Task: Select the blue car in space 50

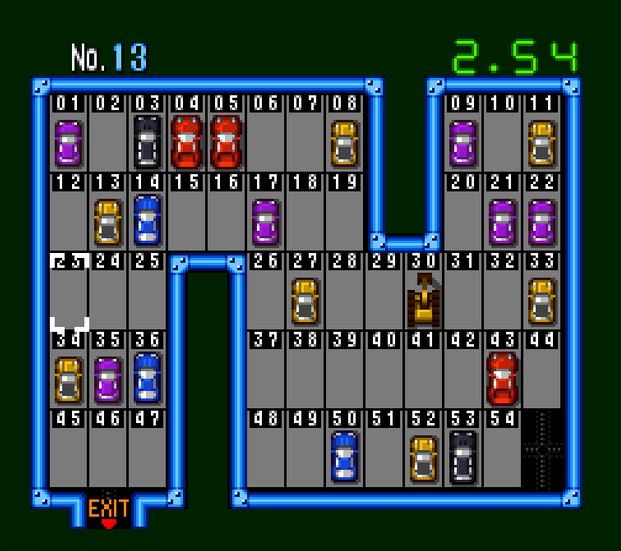Action: click(x=344, y=456)
